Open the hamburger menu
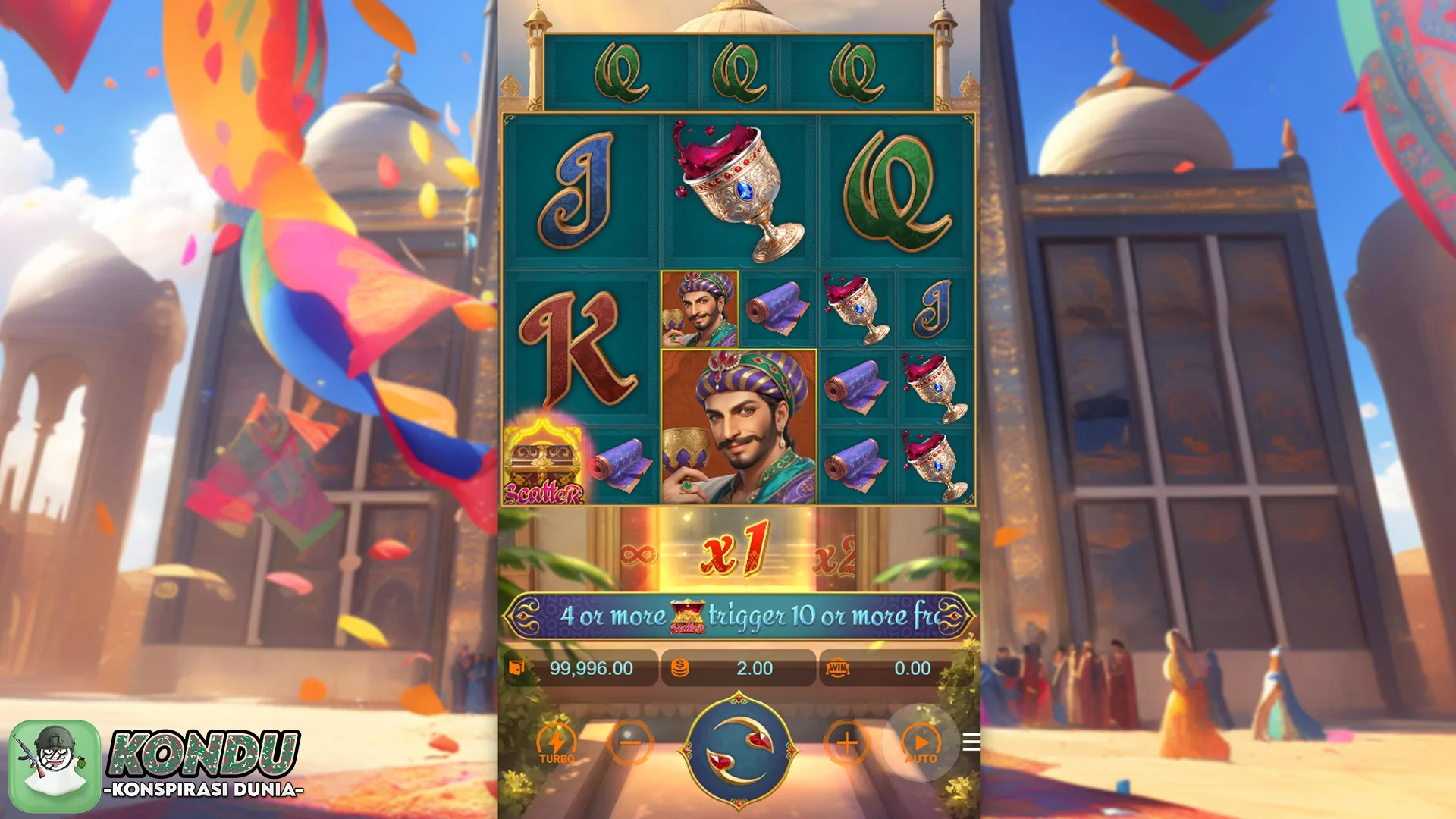The image size is (1456, 819). 971,742
